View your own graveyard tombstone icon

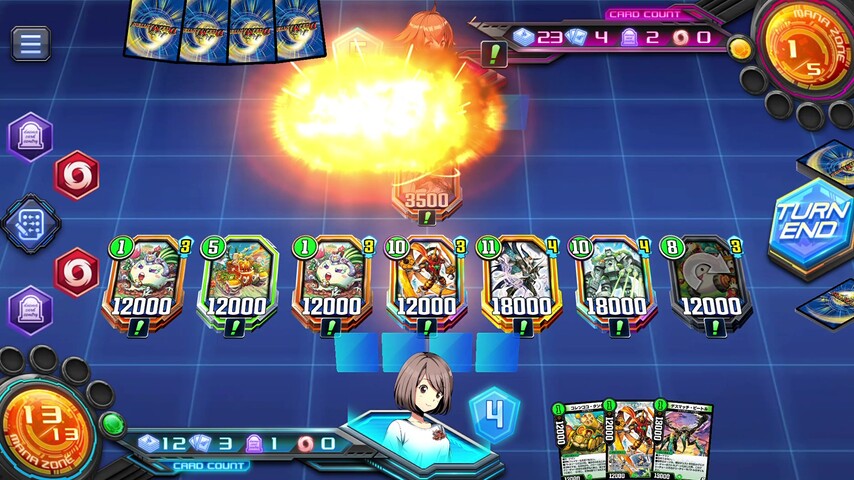31,309
